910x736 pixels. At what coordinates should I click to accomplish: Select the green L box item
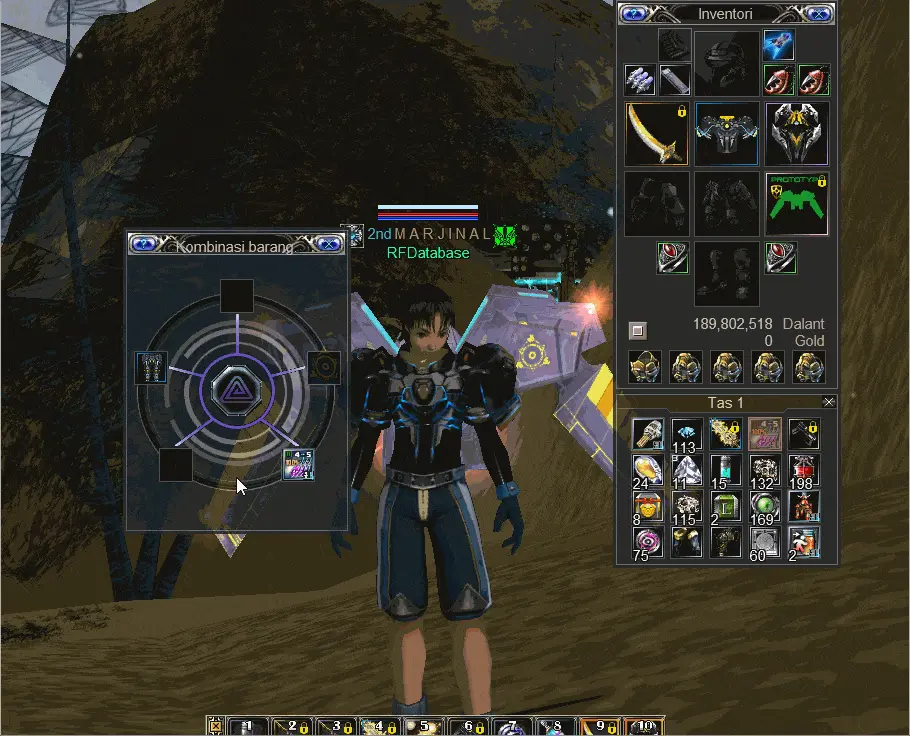point(726,506)
